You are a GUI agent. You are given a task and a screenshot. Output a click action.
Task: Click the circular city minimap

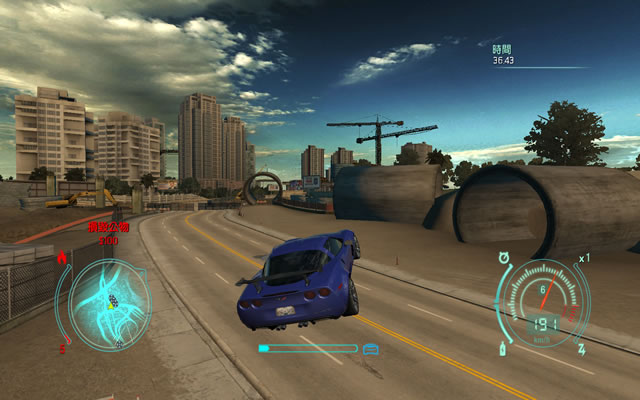point(109,303)
